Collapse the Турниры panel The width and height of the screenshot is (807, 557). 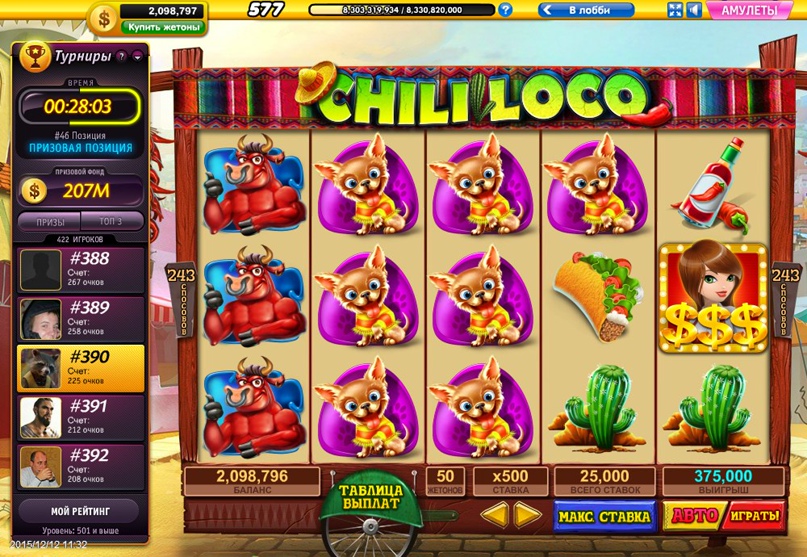click(x=137, y=57)
